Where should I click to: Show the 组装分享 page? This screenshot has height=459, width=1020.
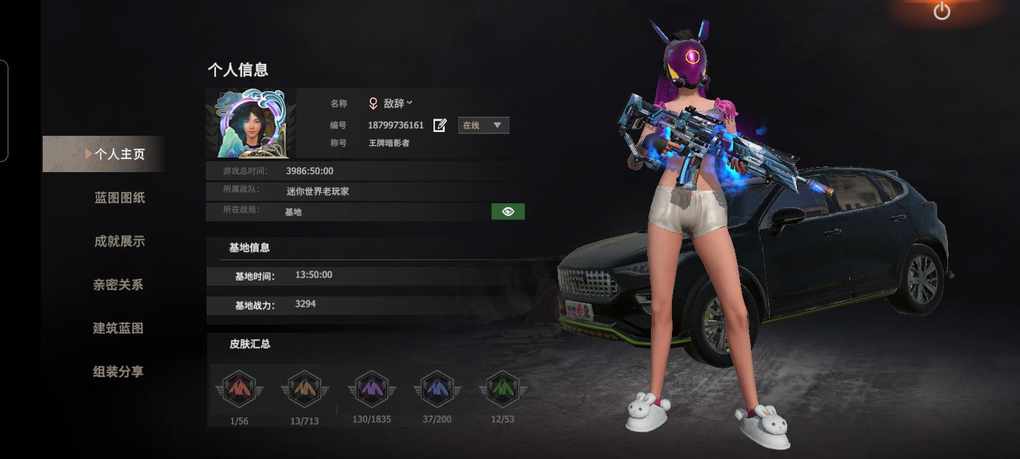tap(118, 372)
